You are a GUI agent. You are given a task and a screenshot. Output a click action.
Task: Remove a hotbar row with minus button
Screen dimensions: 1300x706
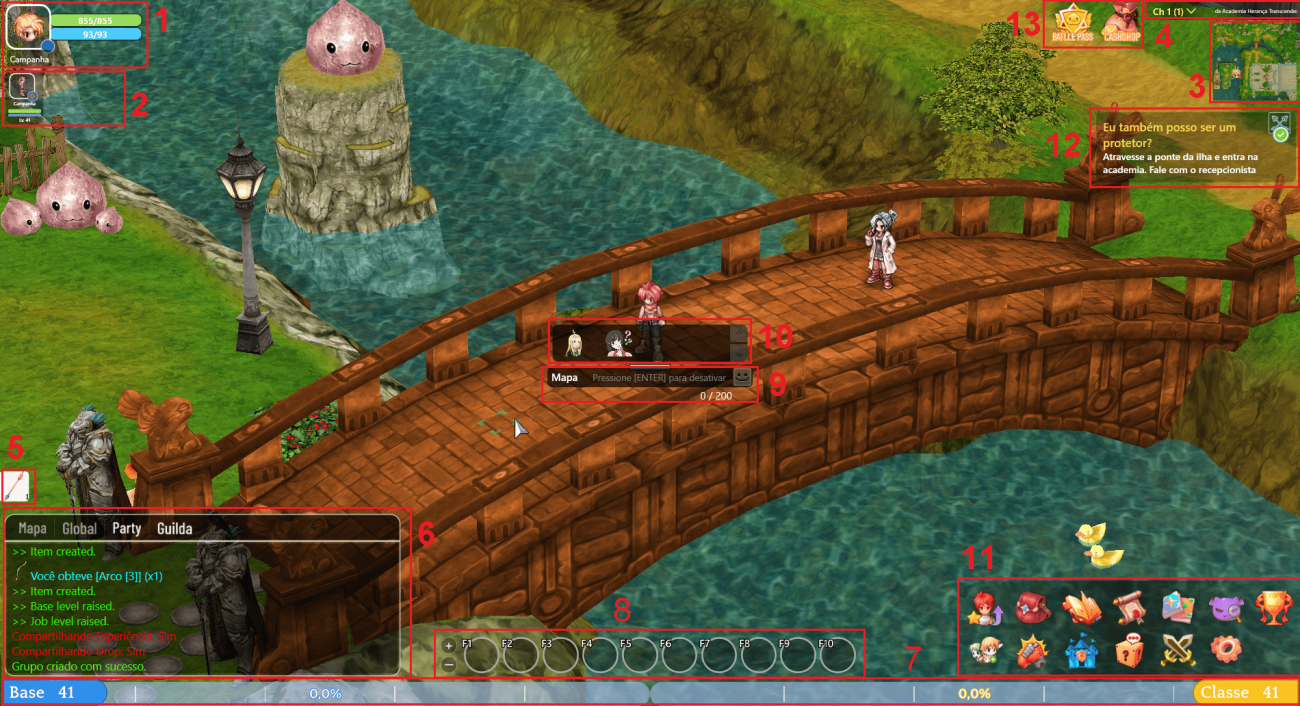449,664
